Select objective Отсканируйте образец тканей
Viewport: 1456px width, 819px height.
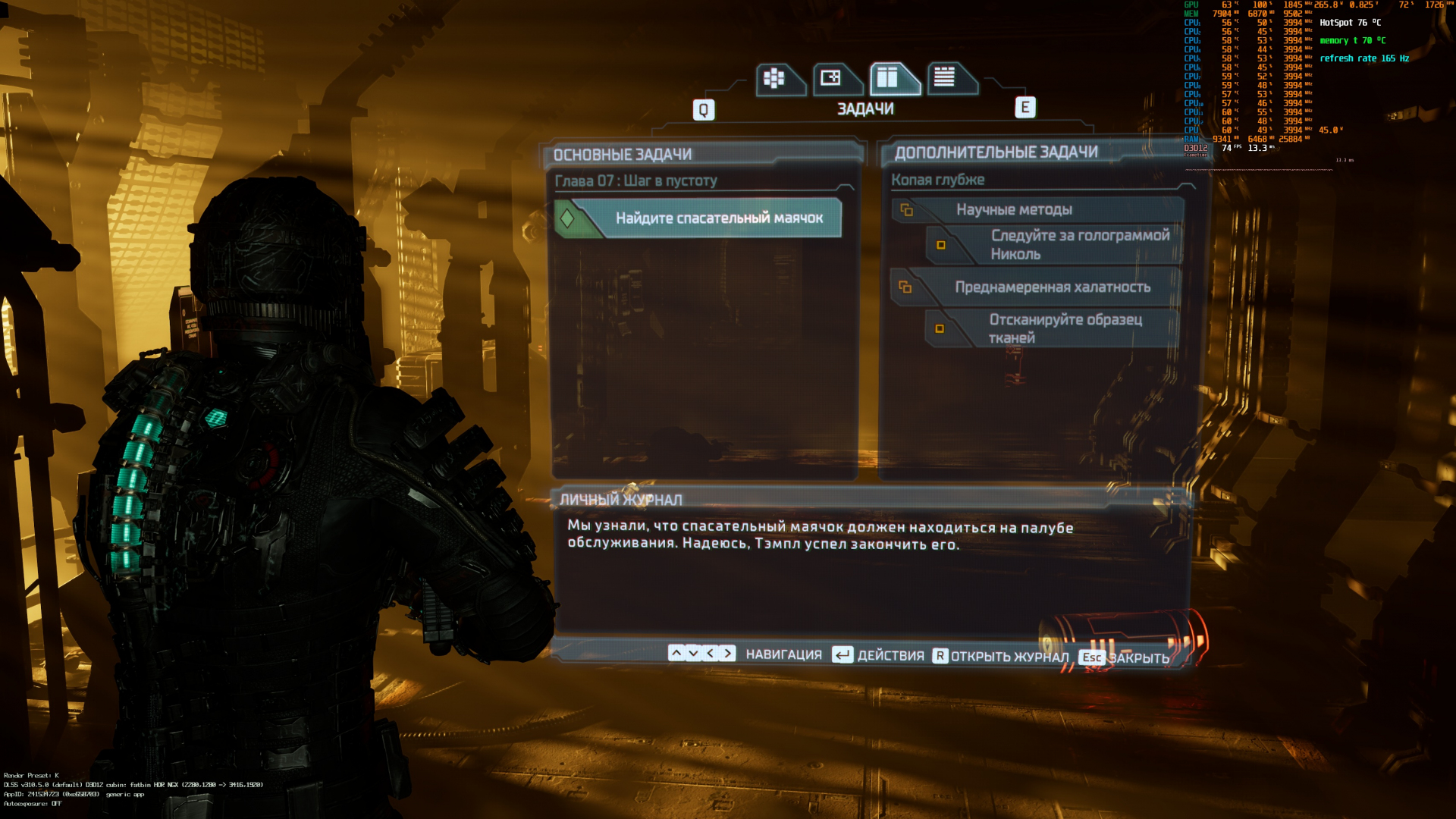[x=1053, y=328]
